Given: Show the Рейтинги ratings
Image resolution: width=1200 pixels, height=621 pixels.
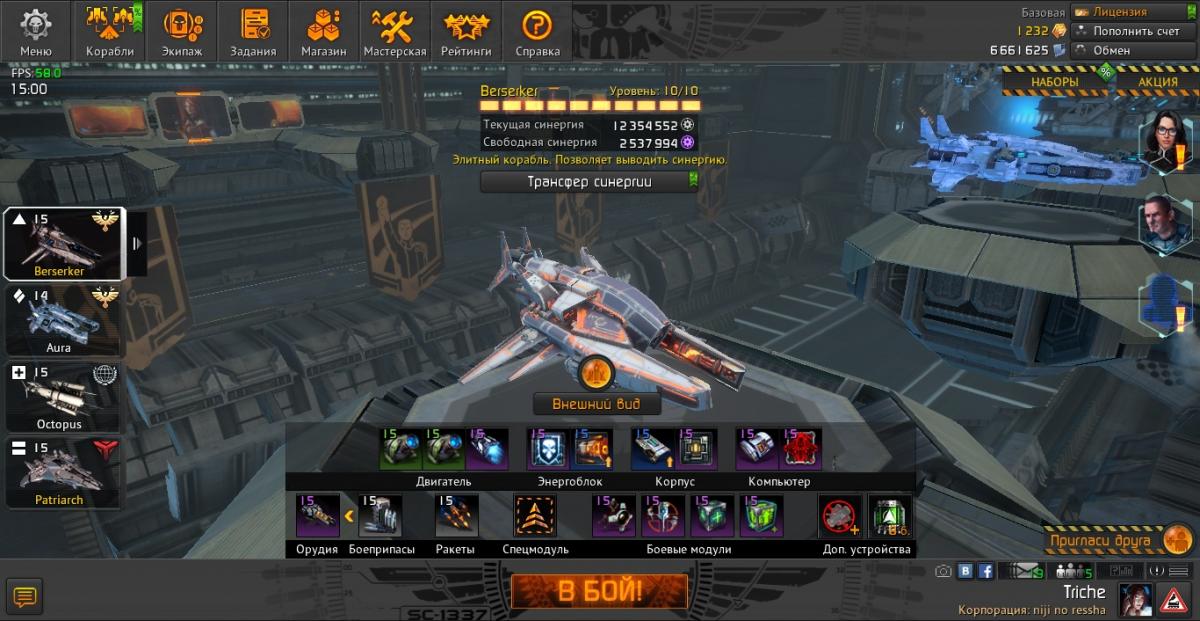Looking at the screenshot, I should [x=466, y=31].
